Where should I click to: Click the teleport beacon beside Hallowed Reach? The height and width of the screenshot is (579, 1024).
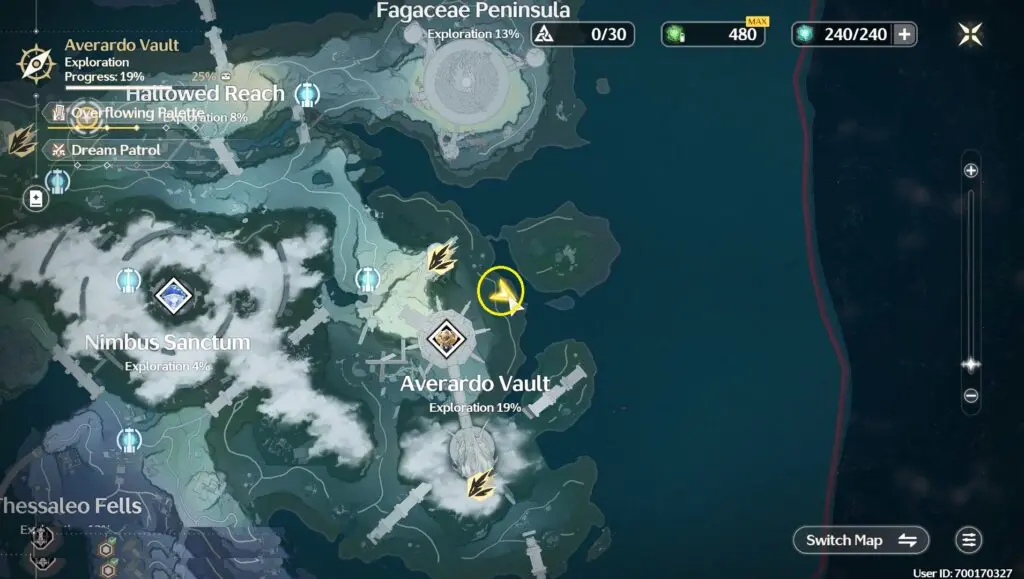tap(307, 95)
